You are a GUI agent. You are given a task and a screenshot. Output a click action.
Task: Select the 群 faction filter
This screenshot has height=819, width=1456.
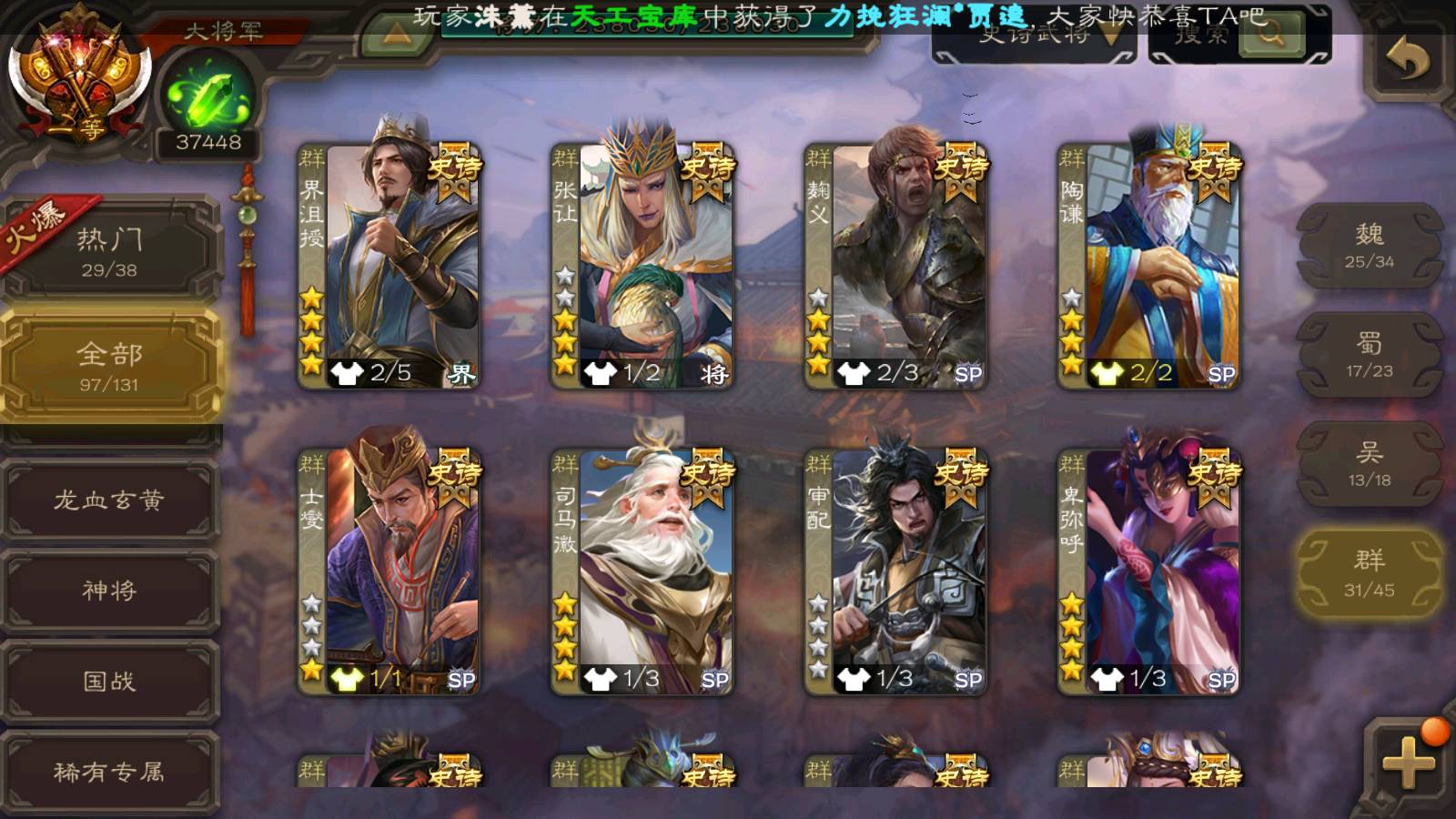click(x=1369, y=573)
